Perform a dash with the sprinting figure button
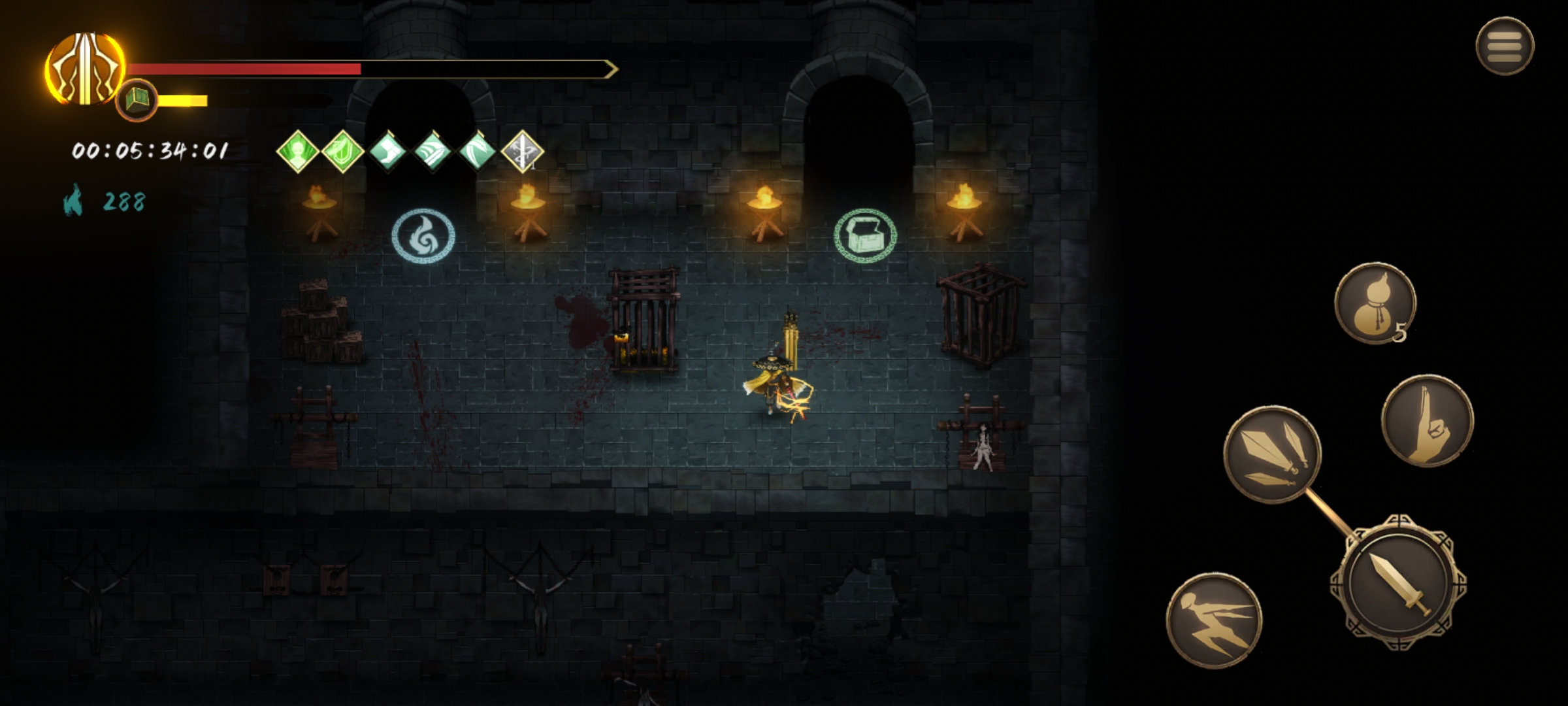 pos(1214,620)
